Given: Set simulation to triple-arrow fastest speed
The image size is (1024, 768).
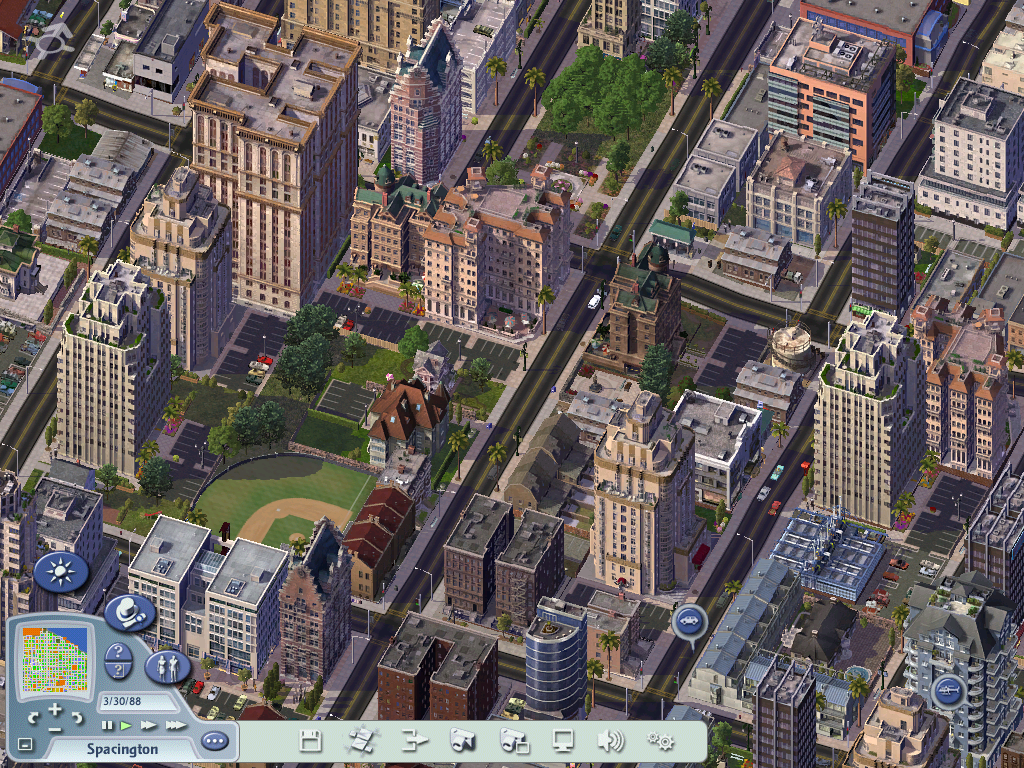Looking at the screenshot, I should 175,725.
